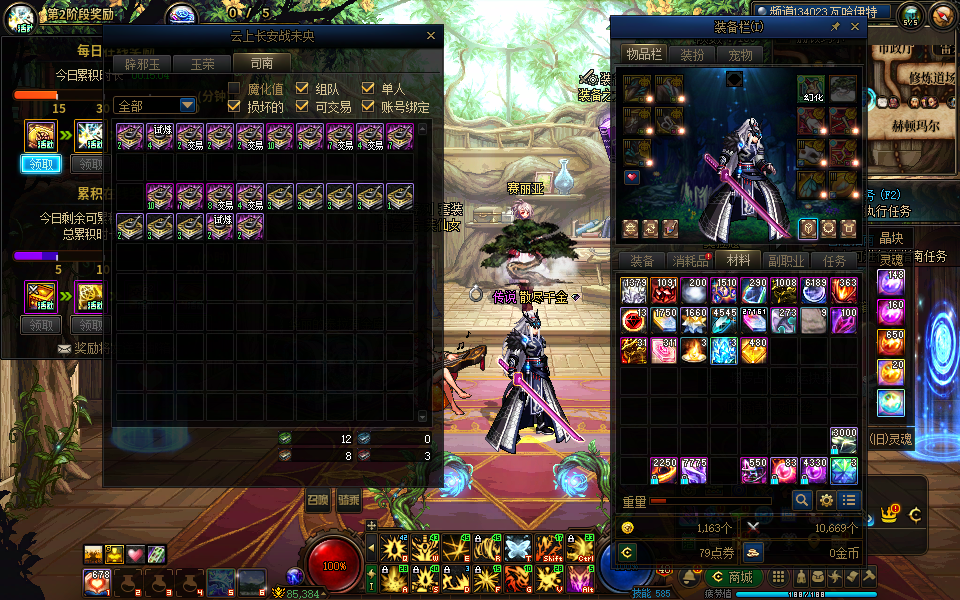Pin the 装备栏 window
The height and width of the screenshot is (600, 960).
coord(836,28)
